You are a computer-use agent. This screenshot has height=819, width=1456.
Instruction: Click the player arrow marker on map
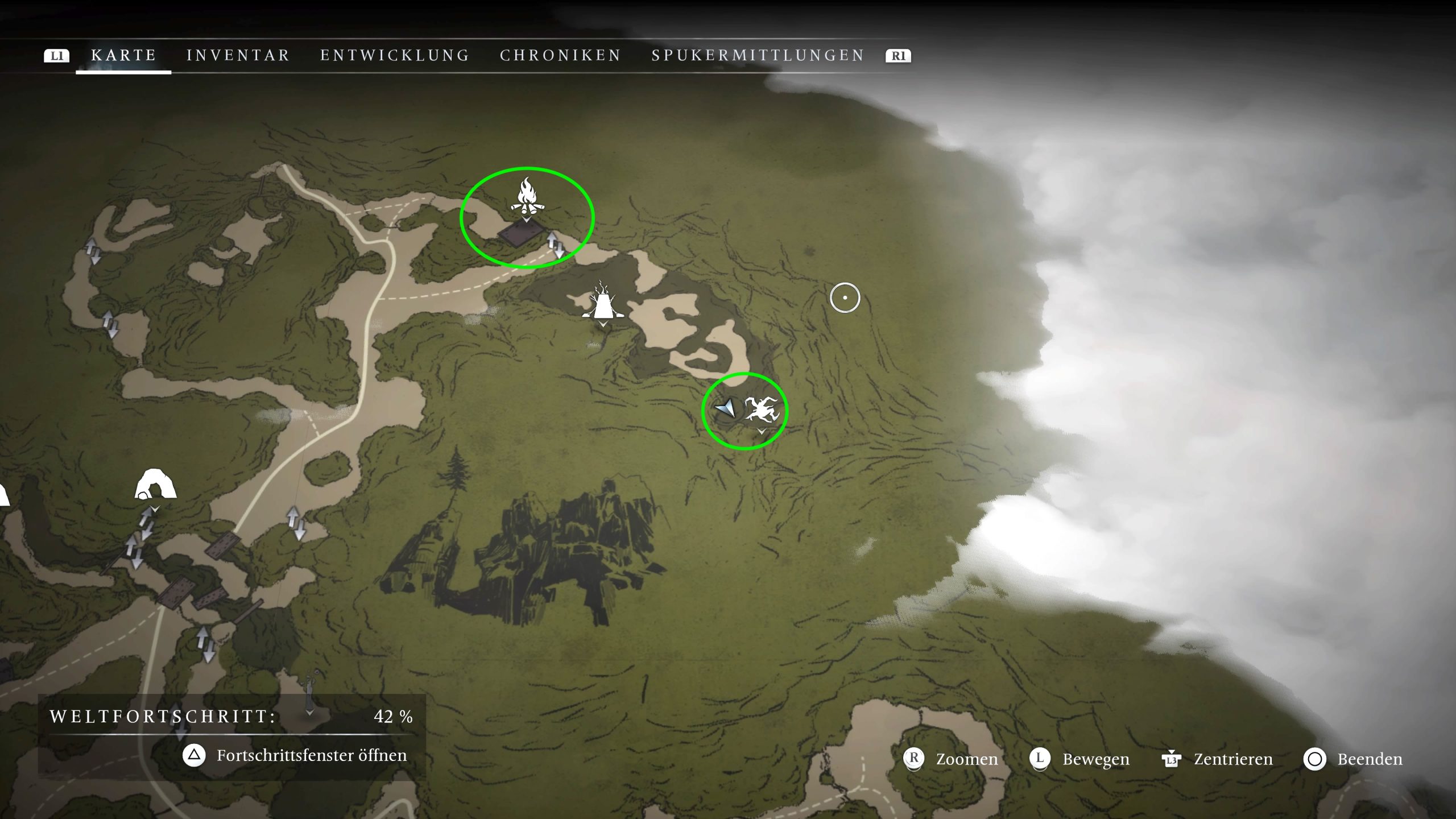[726, 408]
